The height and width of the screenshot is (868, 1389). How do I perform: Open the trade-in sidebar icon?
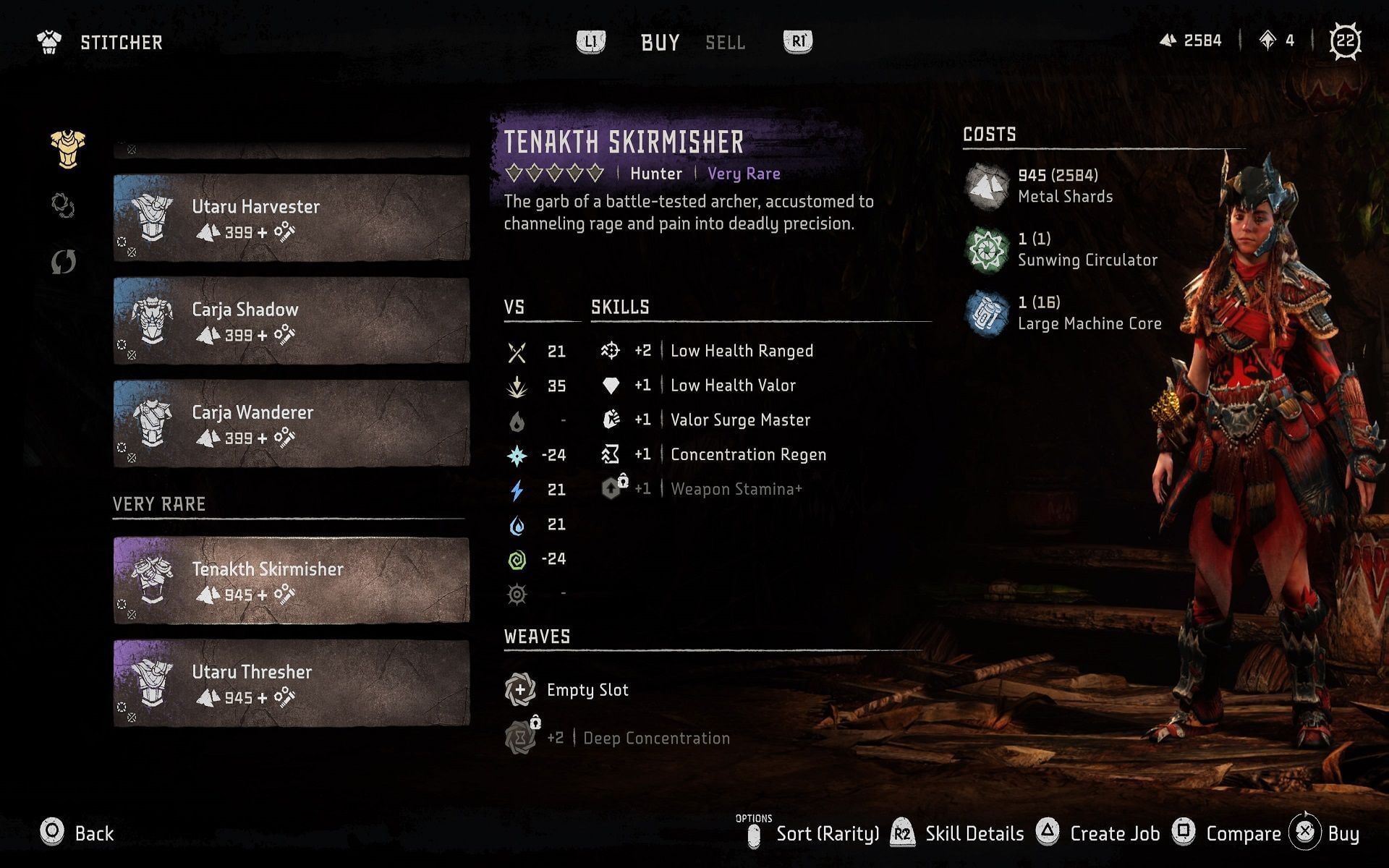(64, 262)
